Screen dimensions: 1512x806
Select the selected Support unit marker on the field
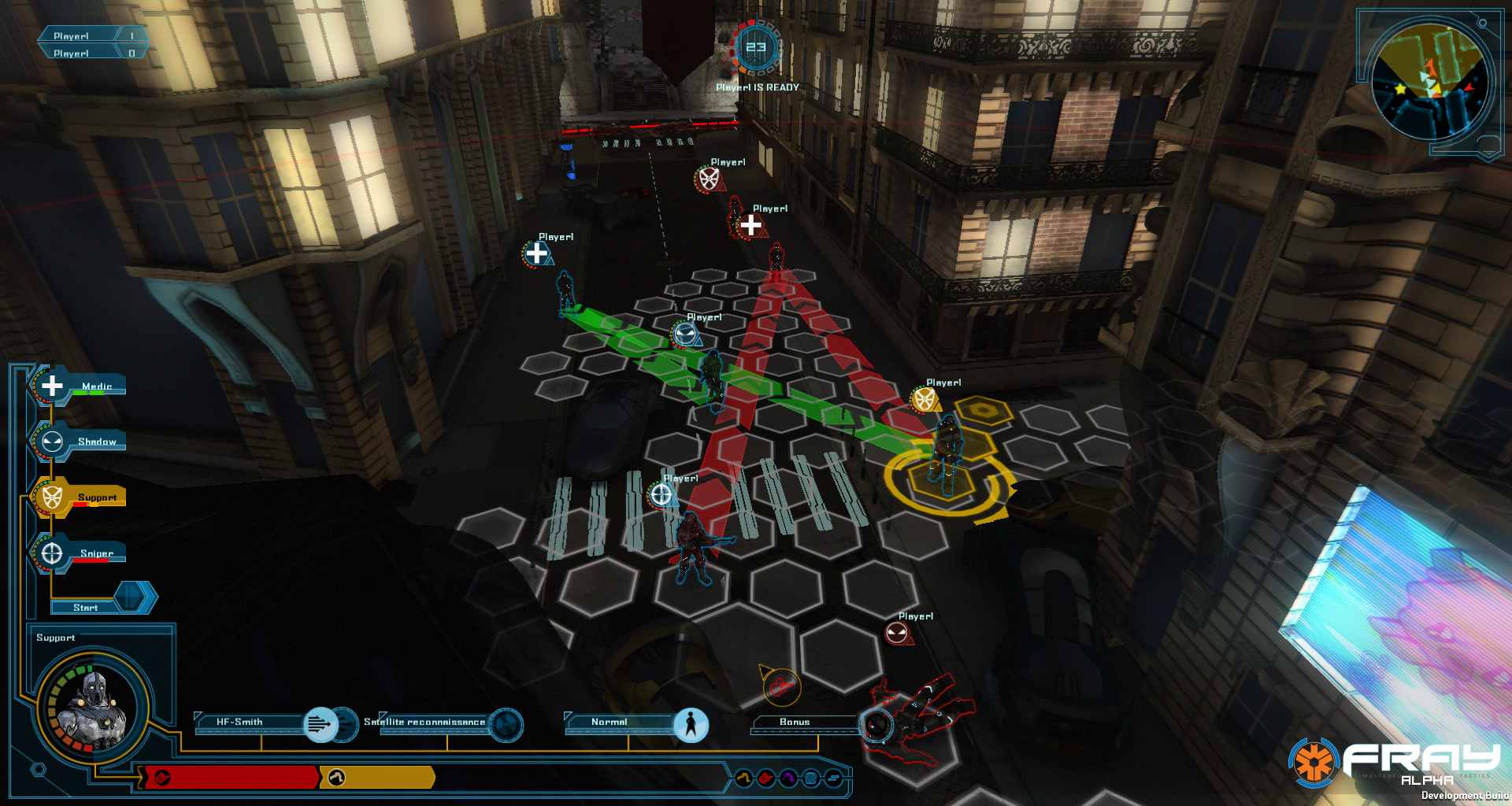click(924, 399)
